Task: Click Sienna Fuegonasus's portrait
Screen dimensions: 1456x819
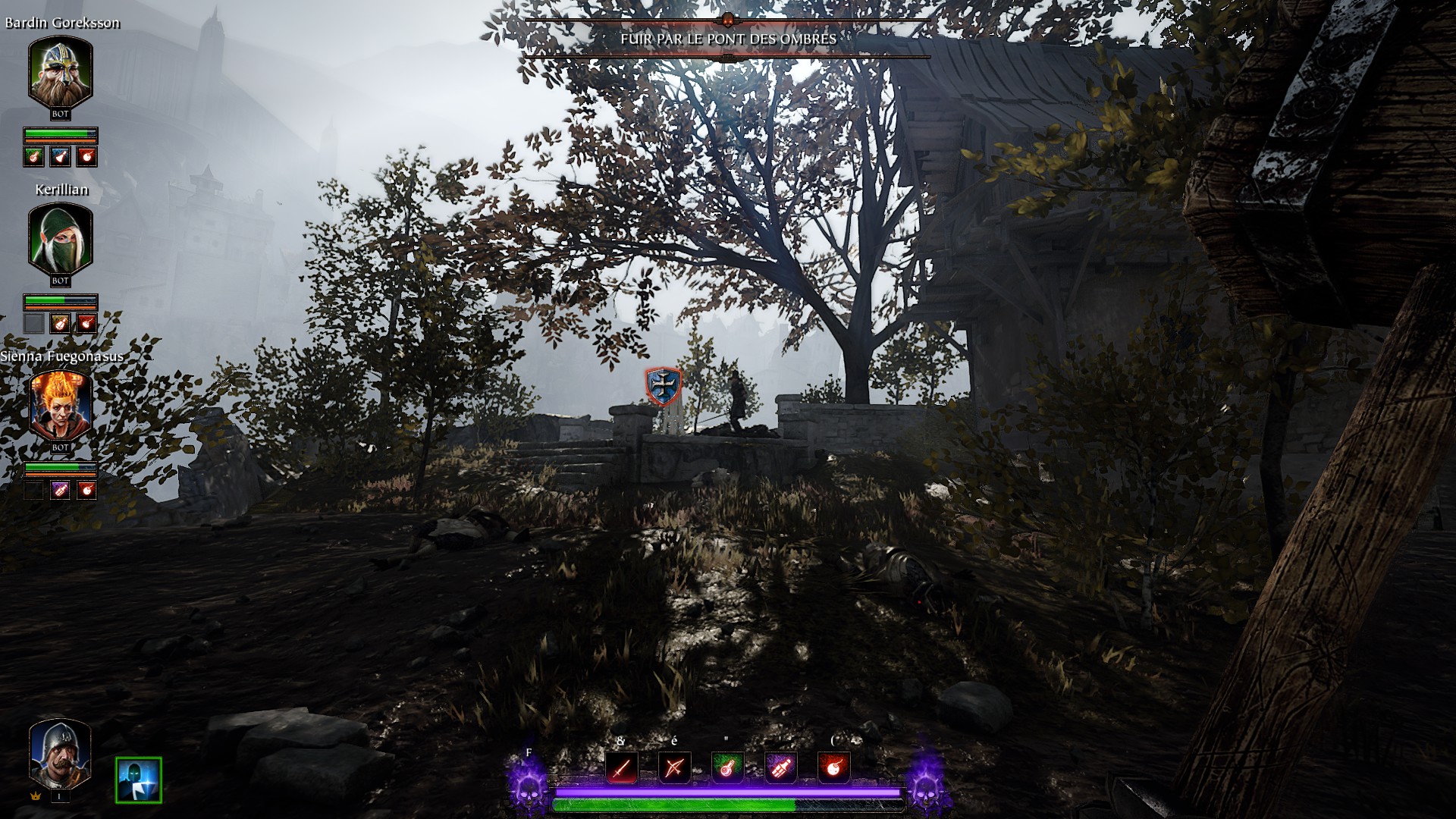Action: [x=61, y=406]
